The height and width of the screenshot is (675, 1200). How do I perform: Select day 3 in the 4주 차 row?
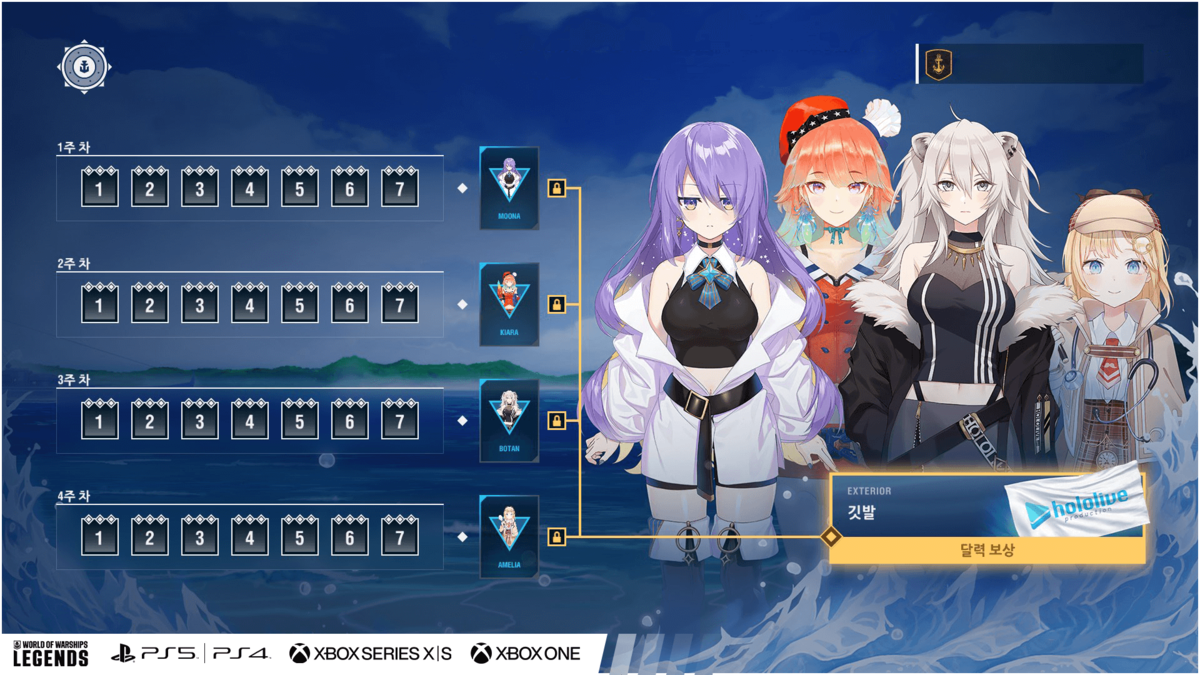pos(200,537)
